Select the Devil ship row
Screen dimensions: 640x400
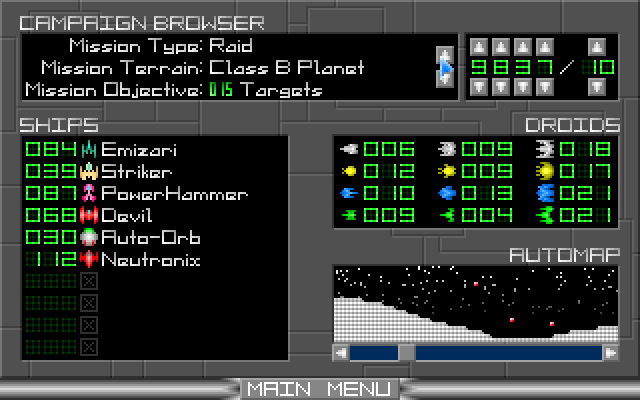(124, 216)
